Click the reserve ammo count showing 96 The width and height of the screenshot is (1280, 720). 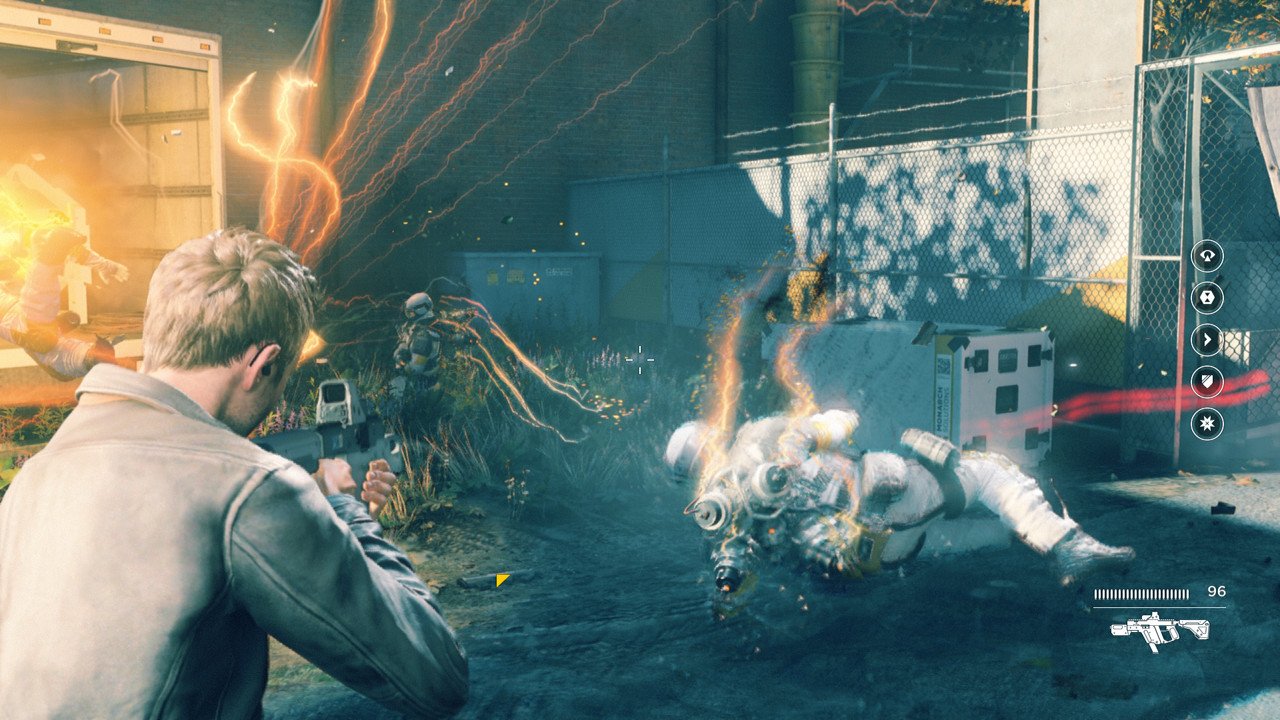click(x=1217, y=591)
